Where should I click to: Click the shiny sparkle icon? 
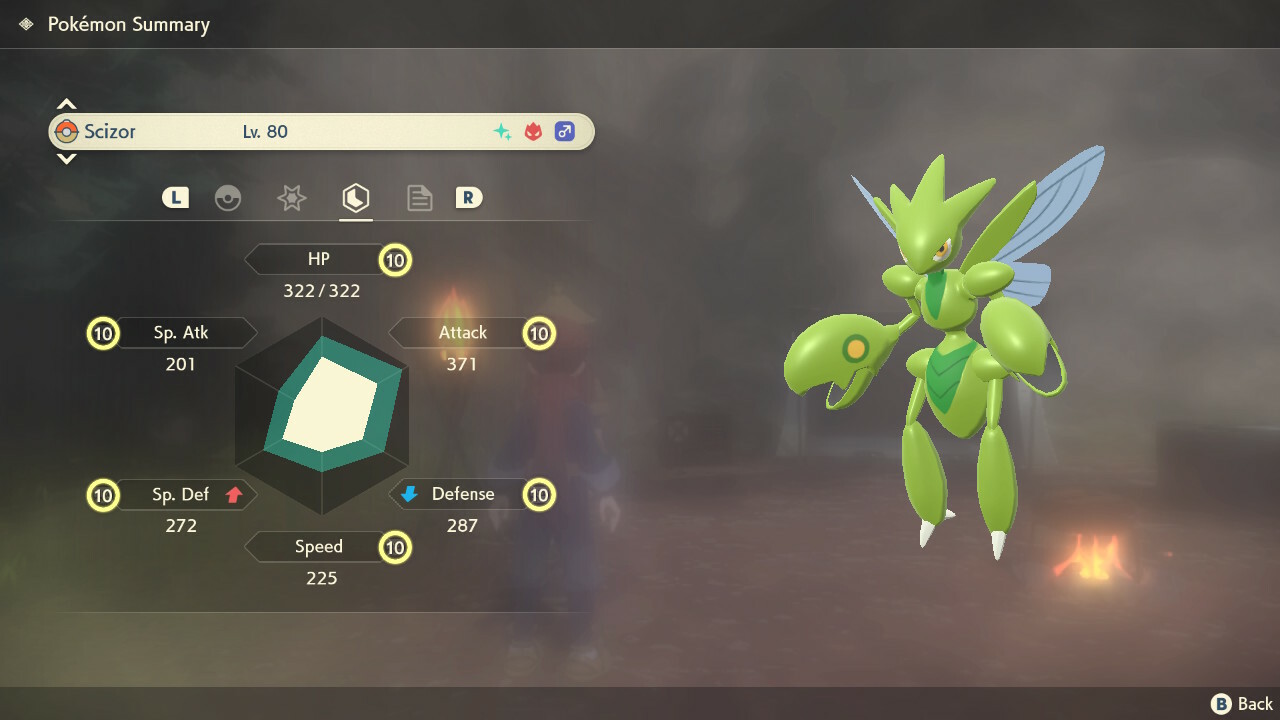[x=502, y=131]
